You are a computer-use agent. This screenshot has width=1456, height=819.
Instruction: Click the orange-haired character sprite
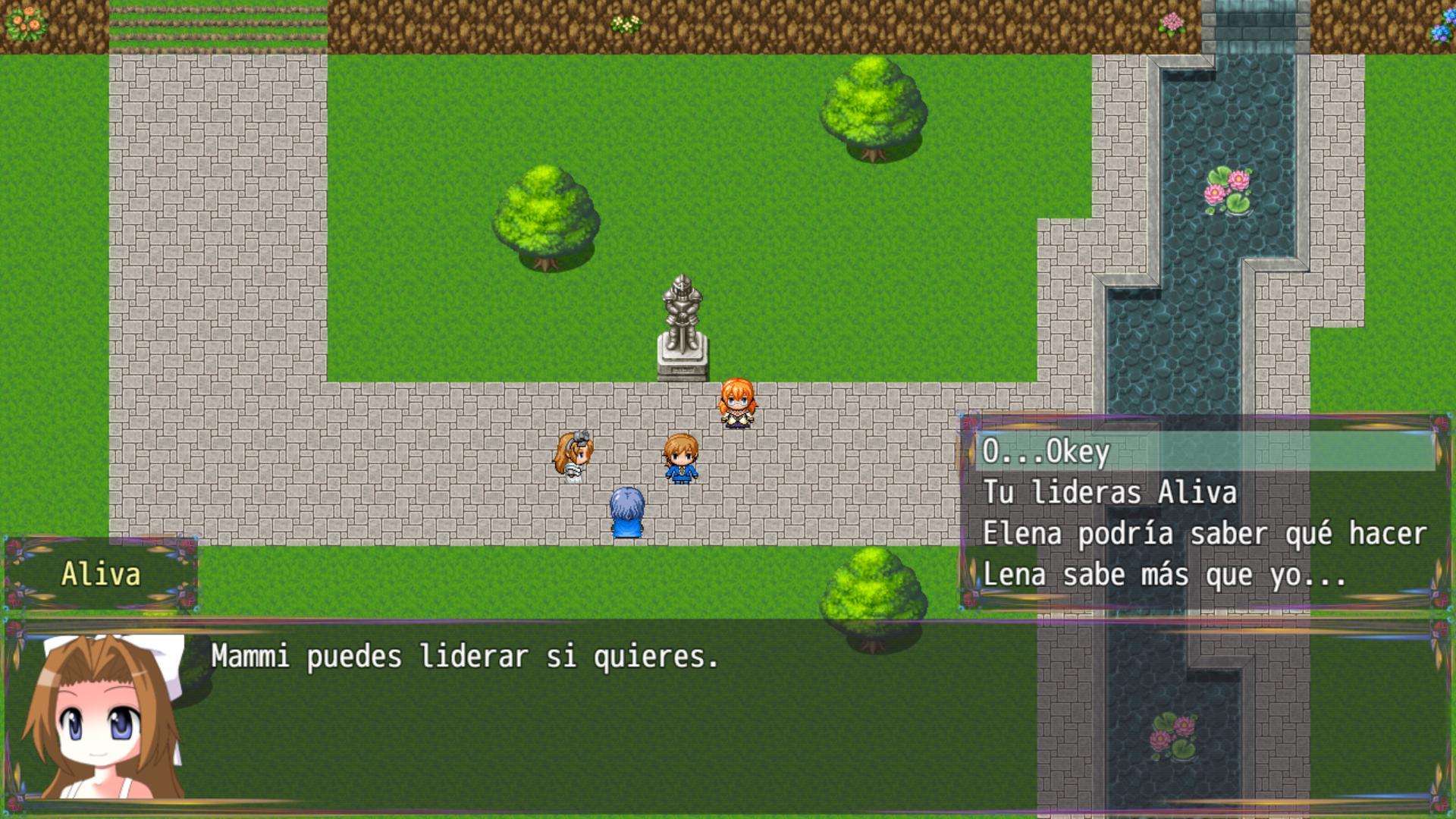point(736,403)
